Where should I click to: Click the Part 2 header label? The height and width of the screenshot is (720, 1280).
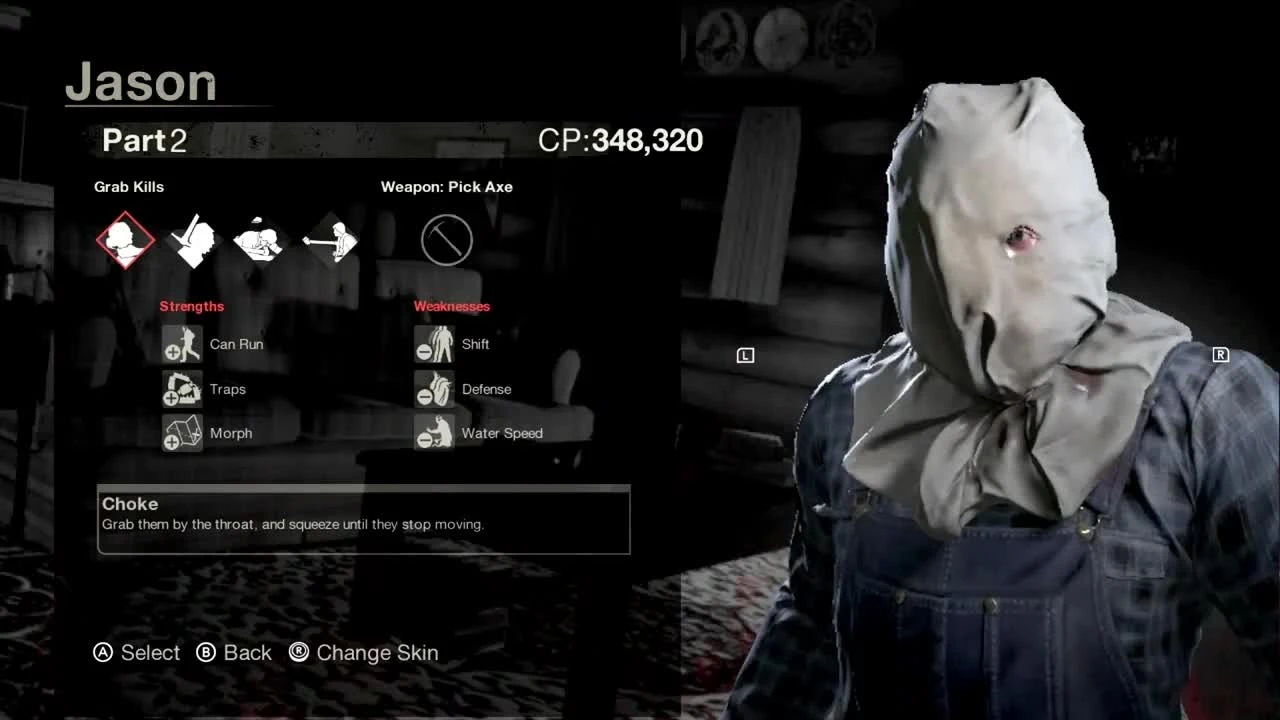tap(143, 140)
